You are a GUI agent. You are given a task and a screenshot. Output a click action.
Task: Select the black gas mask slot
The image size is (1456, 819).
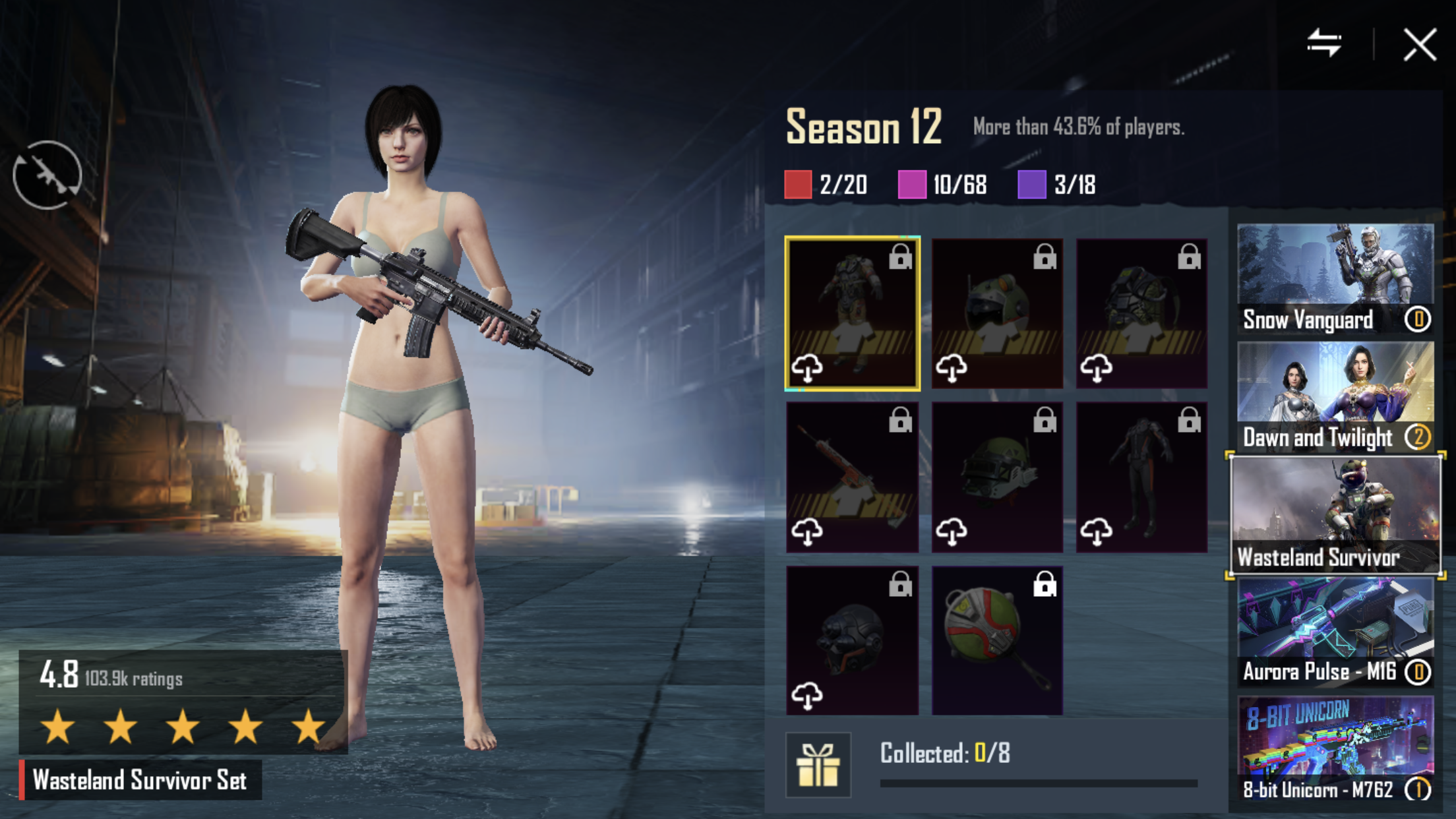point(852,640)
